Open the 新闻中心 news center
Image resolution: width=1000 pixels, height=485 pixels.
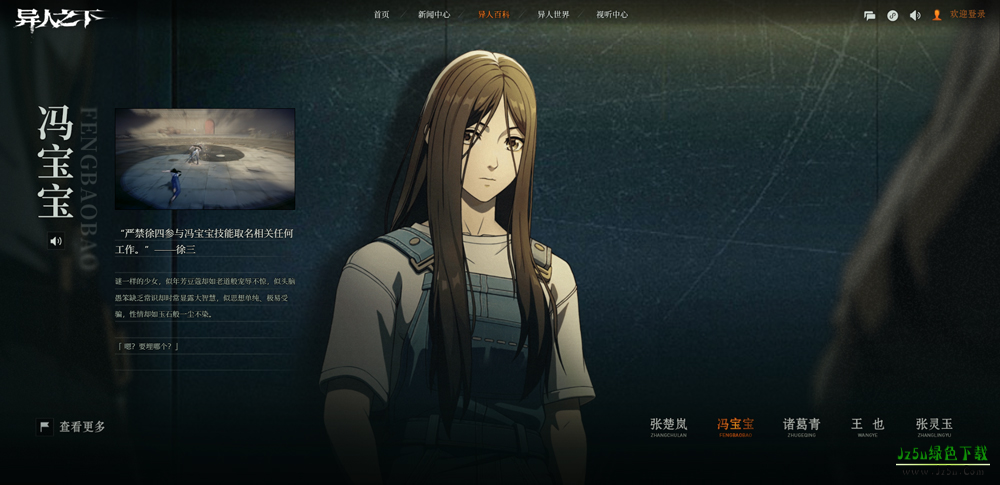point(434,15)
